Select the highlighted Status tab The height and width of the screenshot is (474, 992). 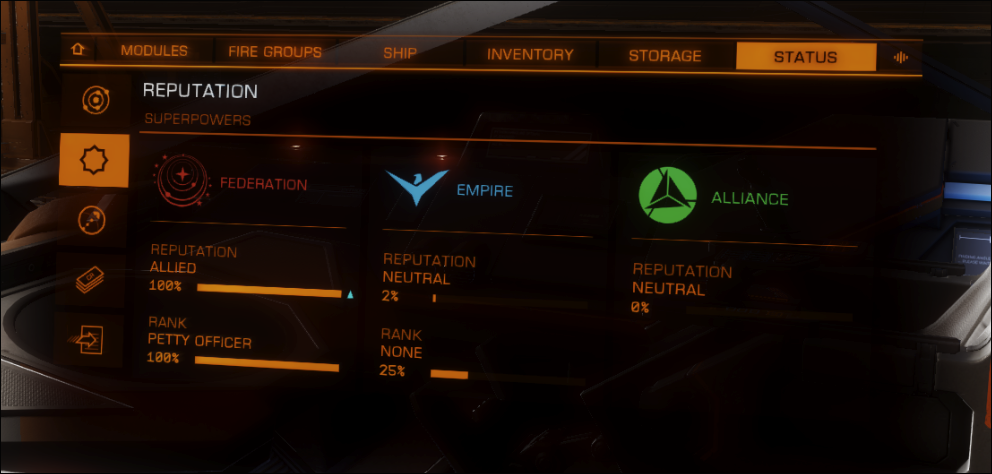805,57
